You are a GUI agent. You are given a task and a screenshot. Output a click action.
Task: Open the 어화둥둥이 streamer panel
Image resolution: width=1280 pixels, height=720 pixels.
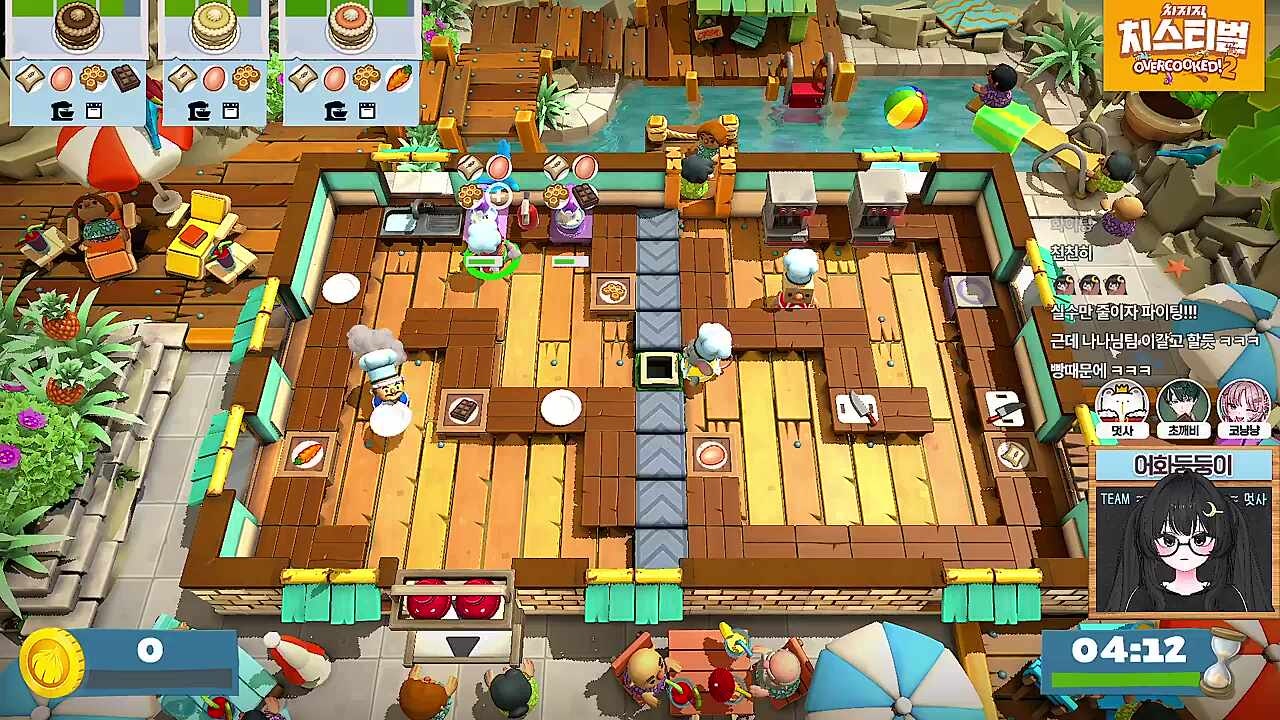(x=1183, y=531)
